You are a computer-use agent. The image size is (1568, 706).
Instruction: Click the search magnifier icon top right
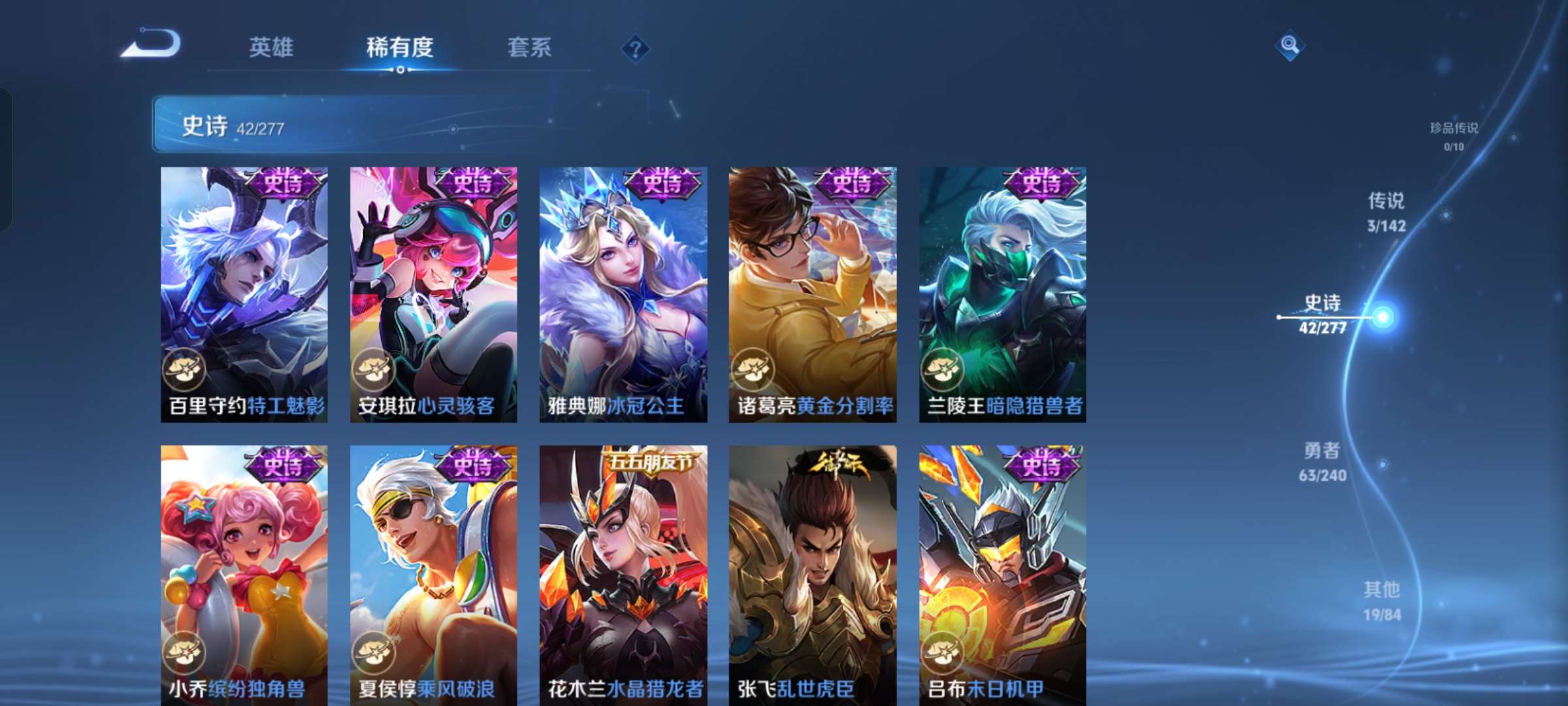1289,44
